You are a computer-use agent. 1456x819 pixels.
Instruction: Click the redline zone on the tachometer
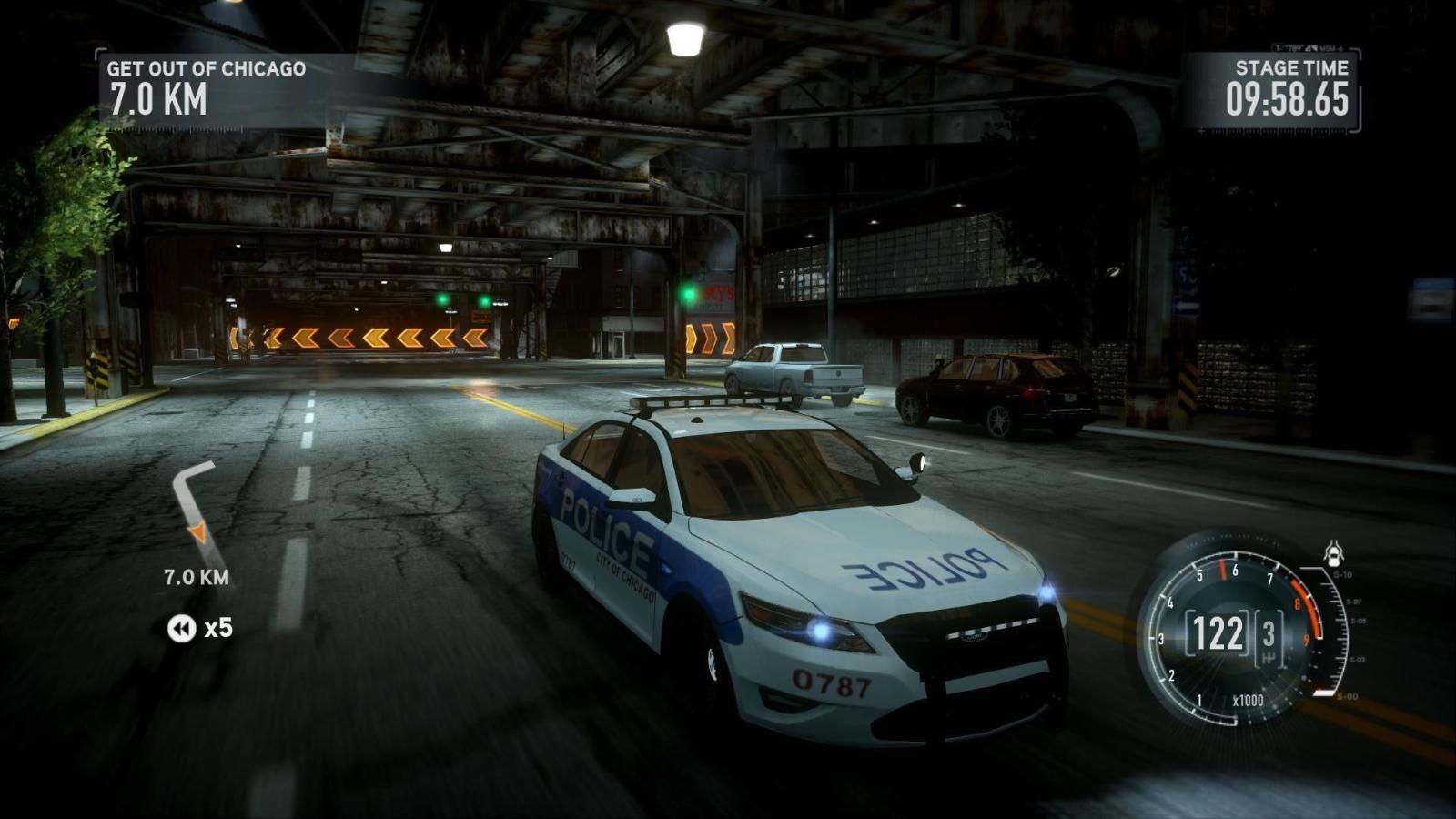[x=1301, y=607]
